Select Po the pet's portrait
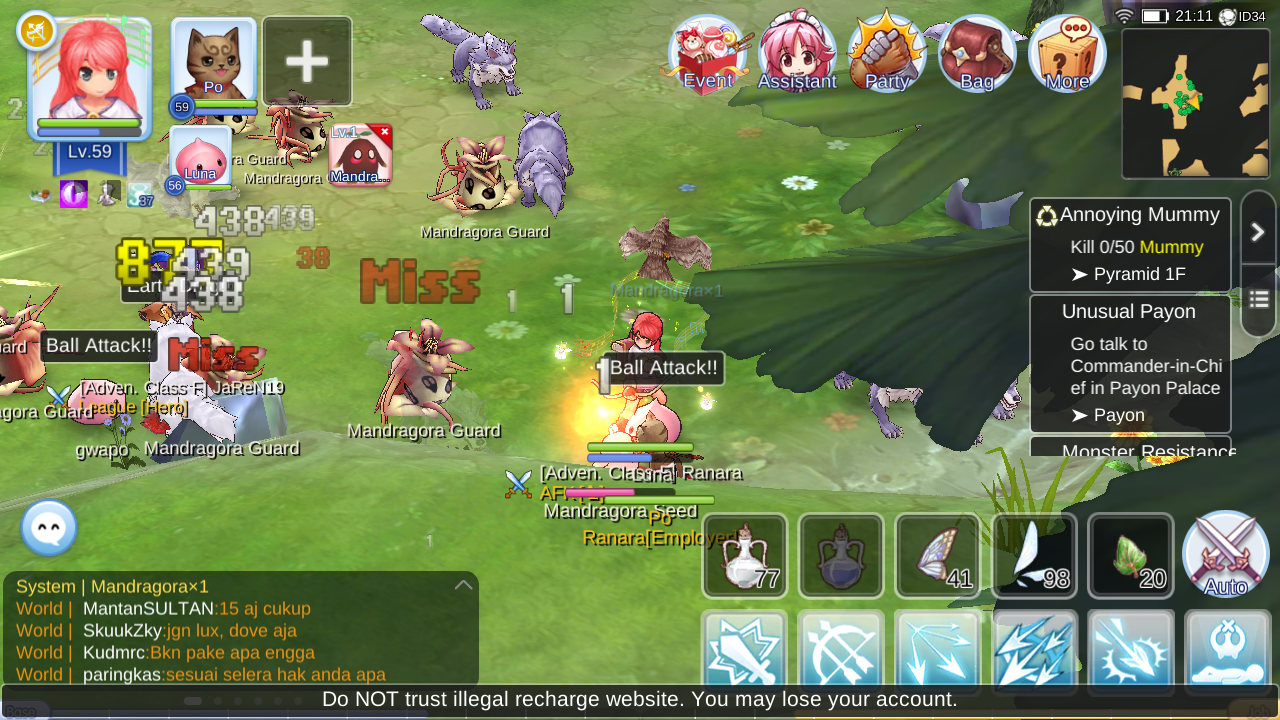This screenshot has height=720, width=1280. coord(212,60)
